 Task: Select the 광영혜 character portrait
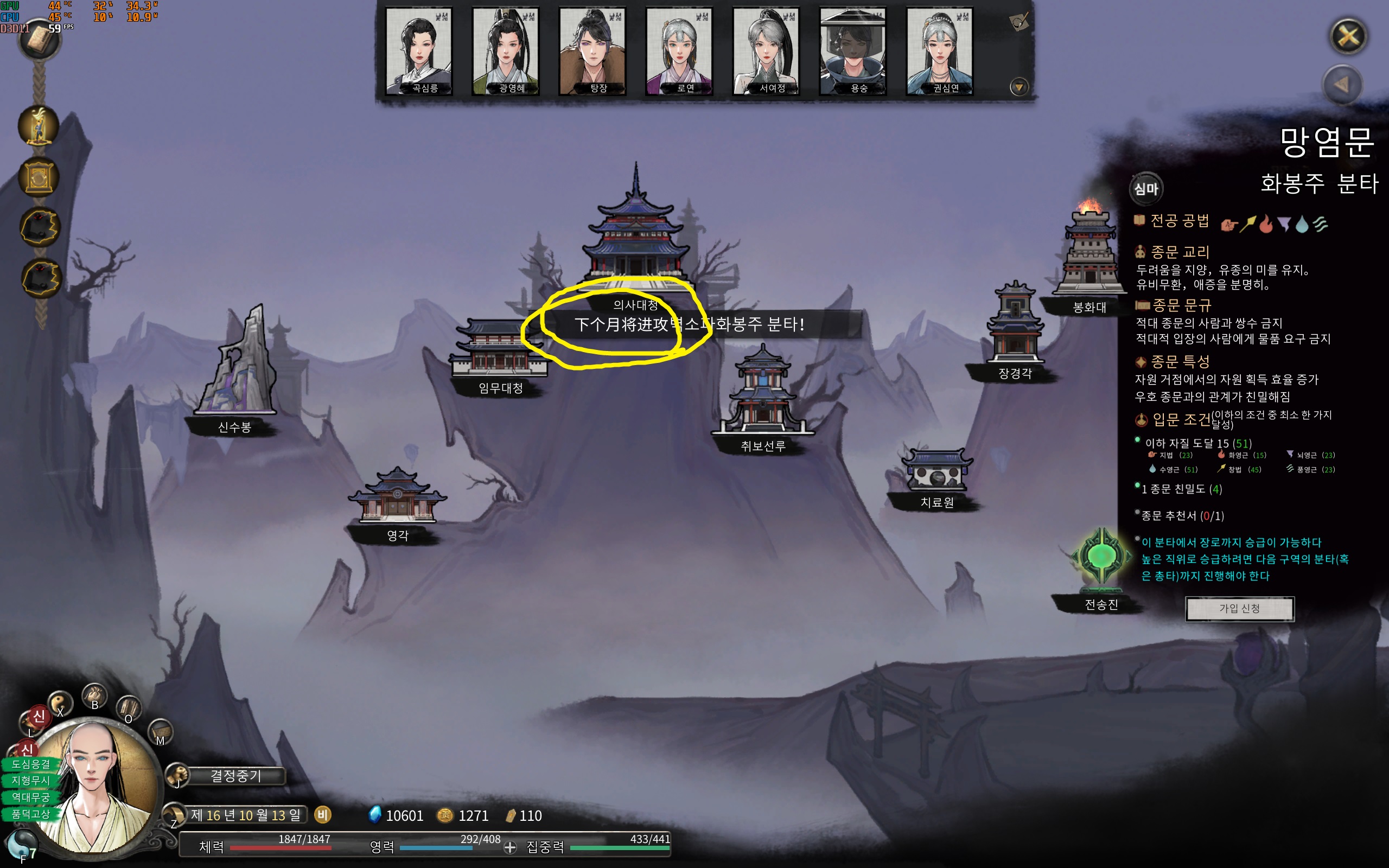[x=506, y=51]
